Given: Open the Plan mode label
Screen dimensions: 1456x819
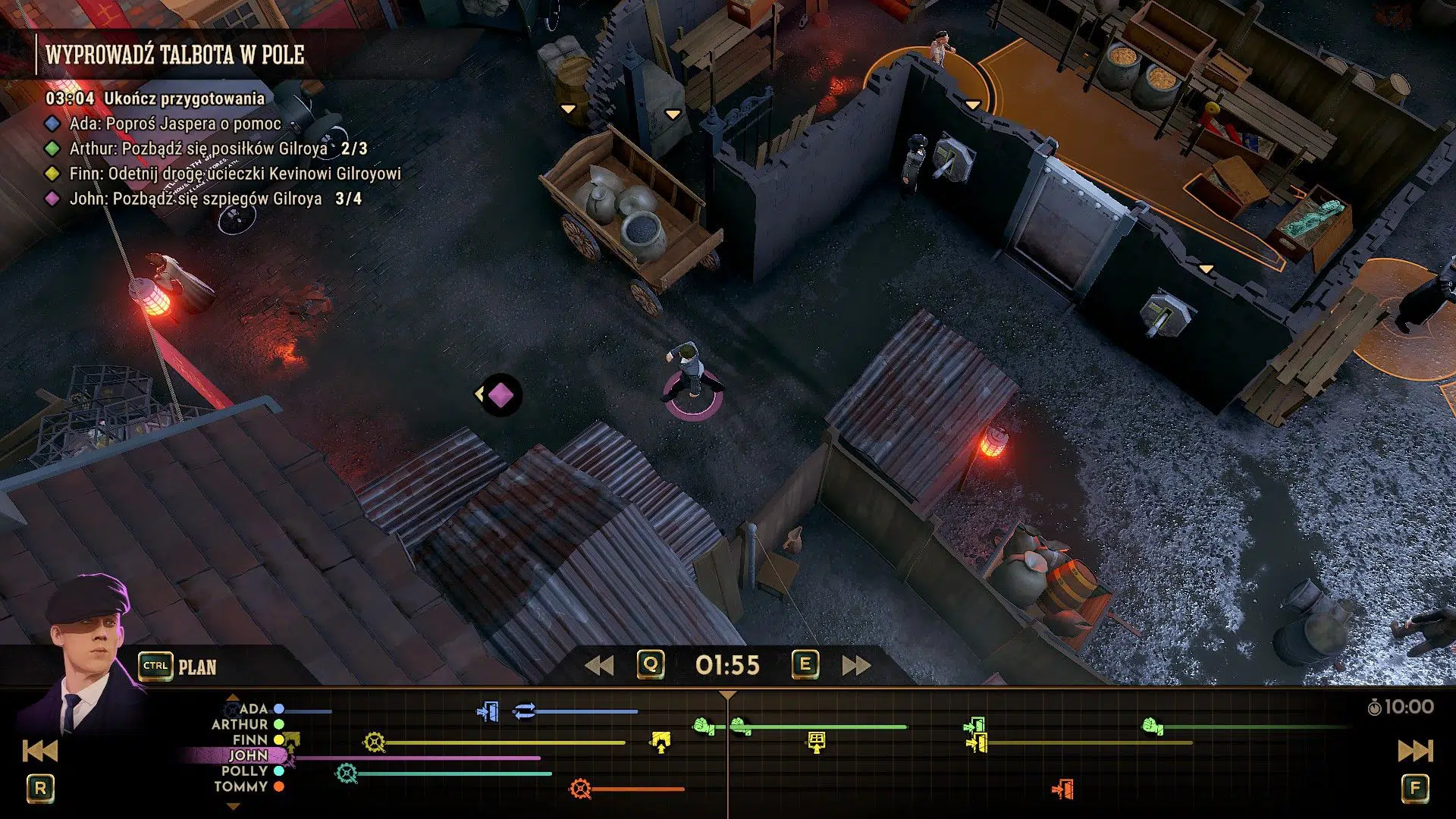Looking at the screenshot, I should pyautogui.click(x=197, y=667).
